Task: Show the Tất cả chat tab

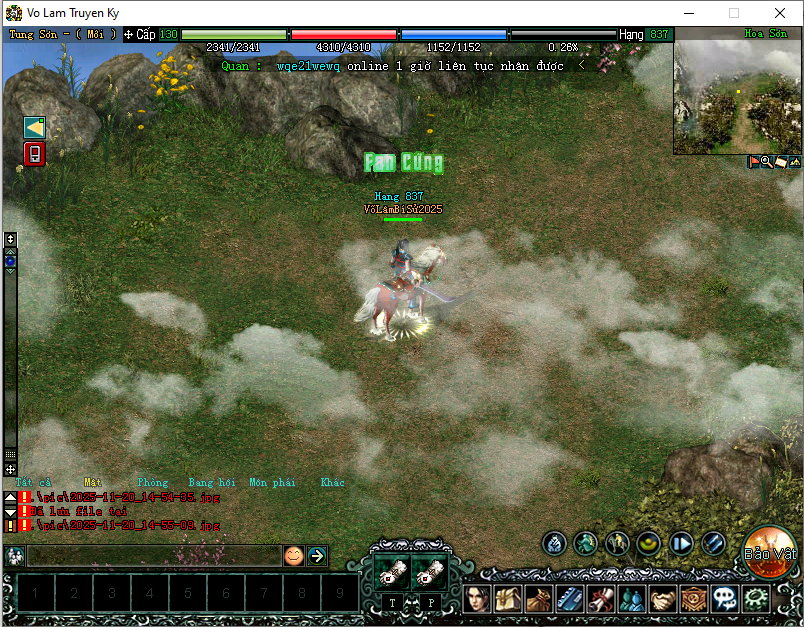Action: pyautogui.click(x=33, y=482)
